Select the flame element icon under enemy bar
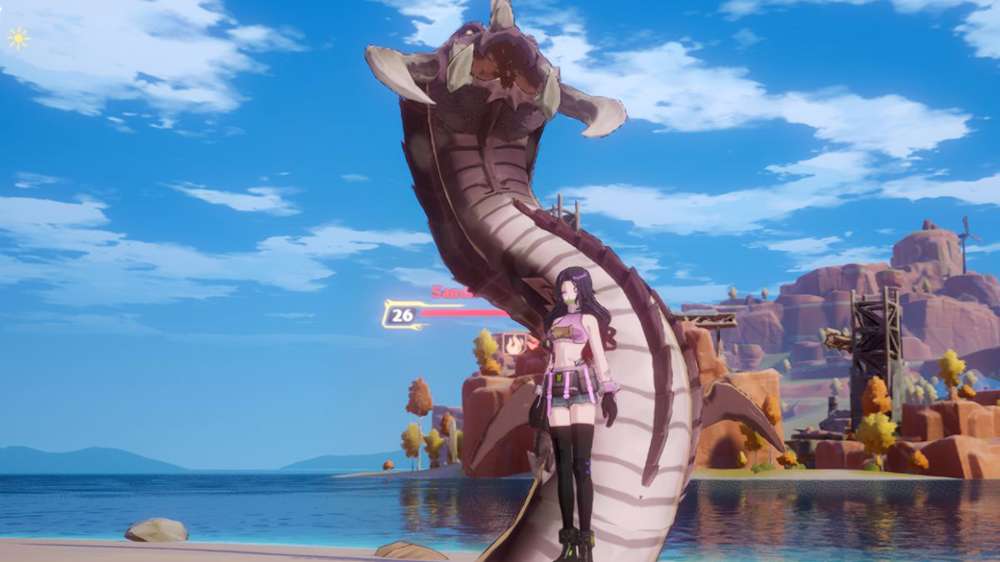1000x562 pixels. pyautogui.click(x=515, y=345)
